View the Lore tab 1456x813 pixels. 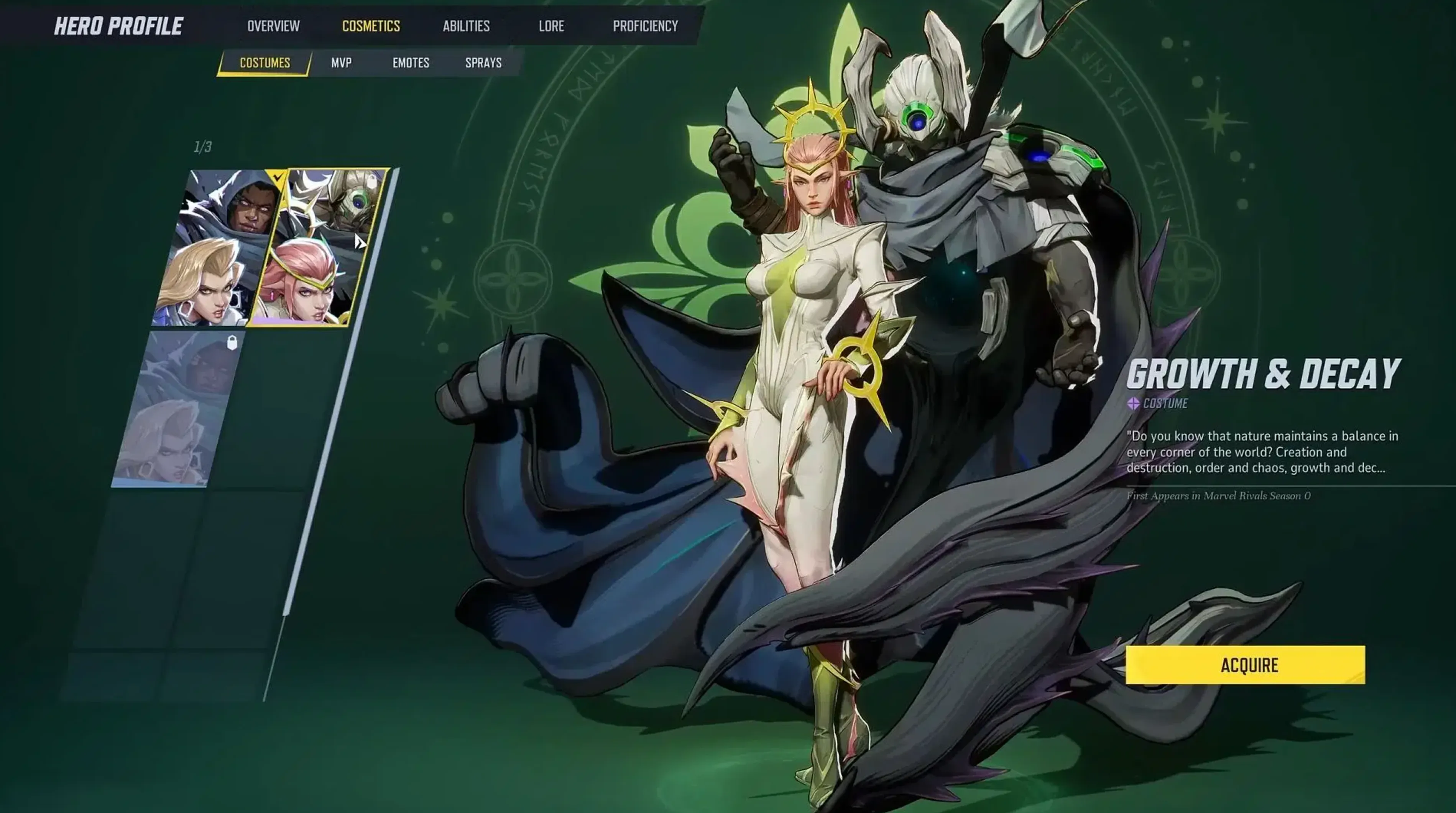pyautogui.click(x=551, y=26)
